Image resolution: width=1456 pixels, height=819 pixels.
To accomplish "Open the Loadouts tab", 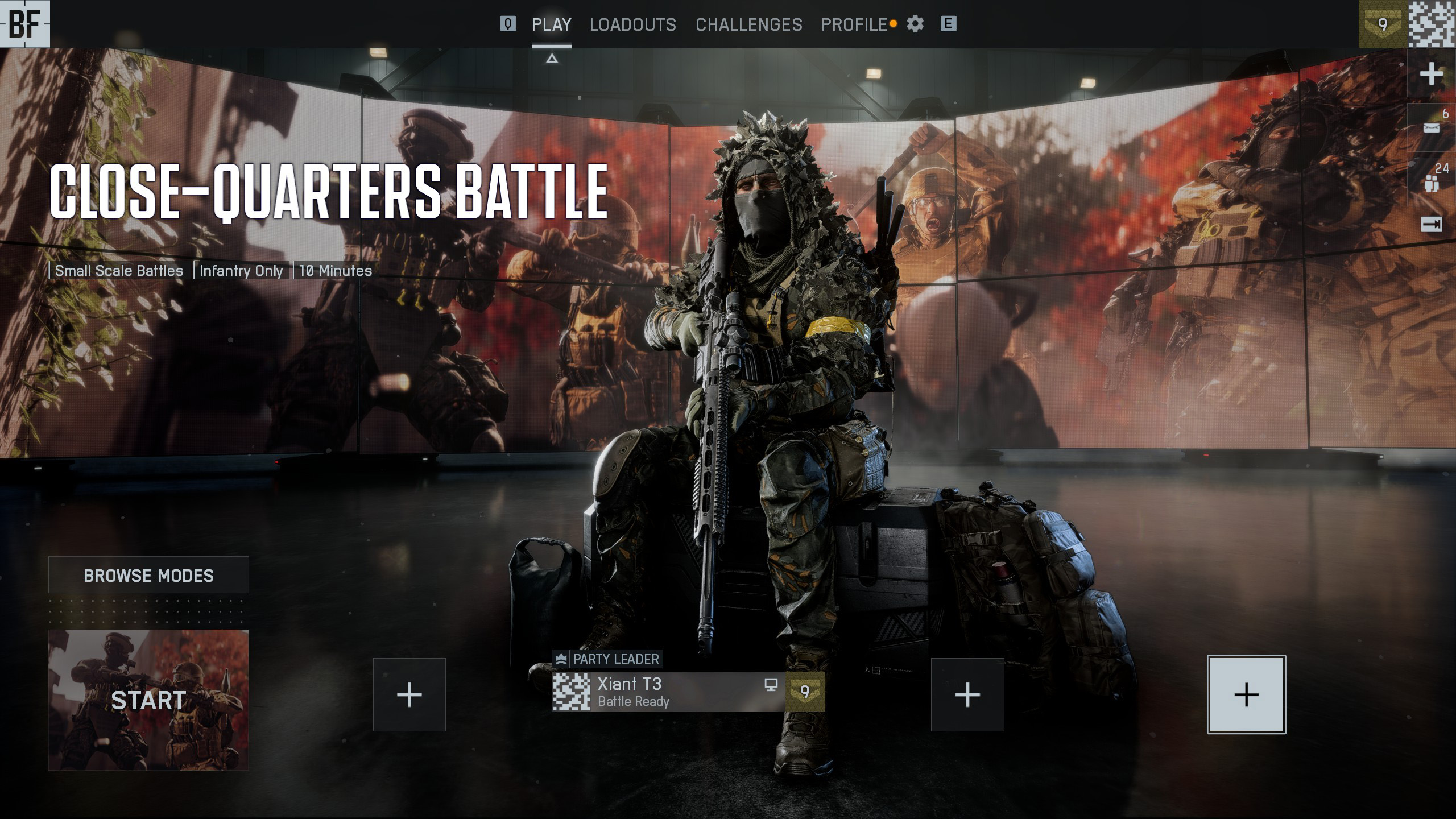I will (x=632, y=24).
